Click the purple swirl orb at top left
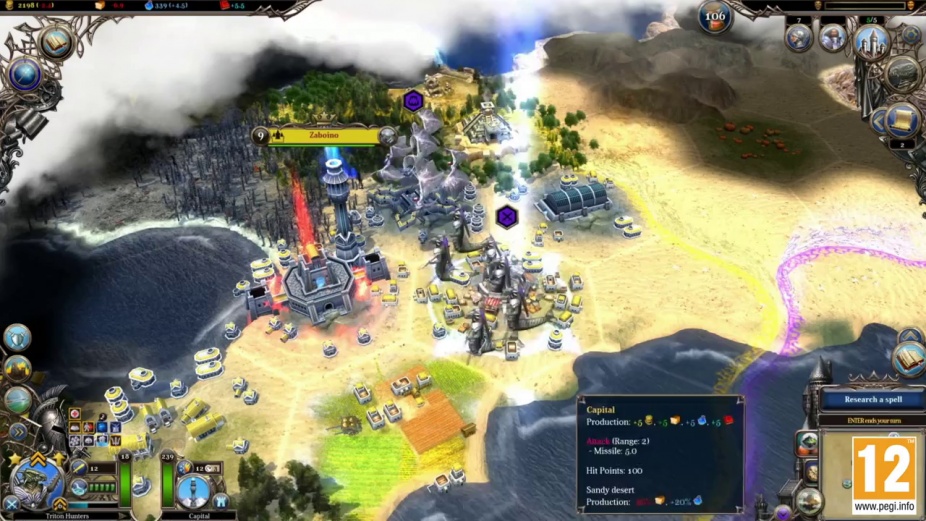Viewport: 926px width, 521px height. click(x=23, y=74)
